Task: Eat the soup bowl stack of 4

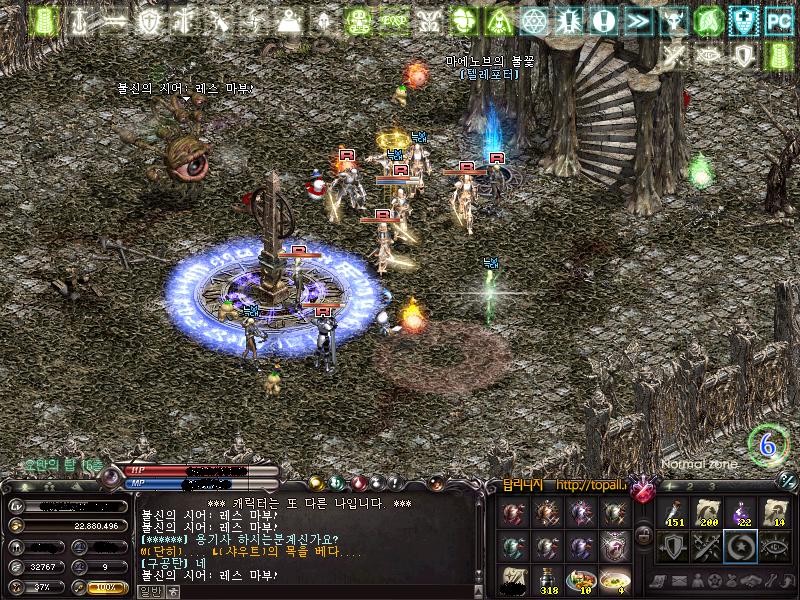Action: [615, 579]
